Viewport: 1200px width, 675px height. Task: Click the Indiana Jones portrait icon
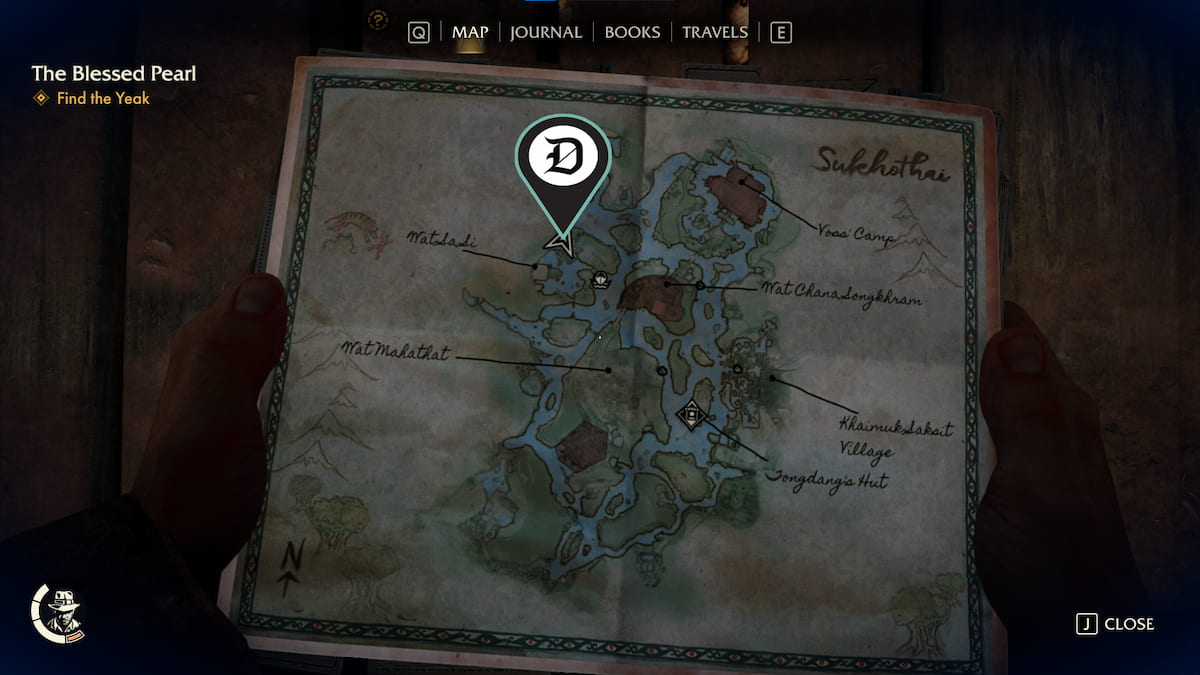(x=62, y=610)
